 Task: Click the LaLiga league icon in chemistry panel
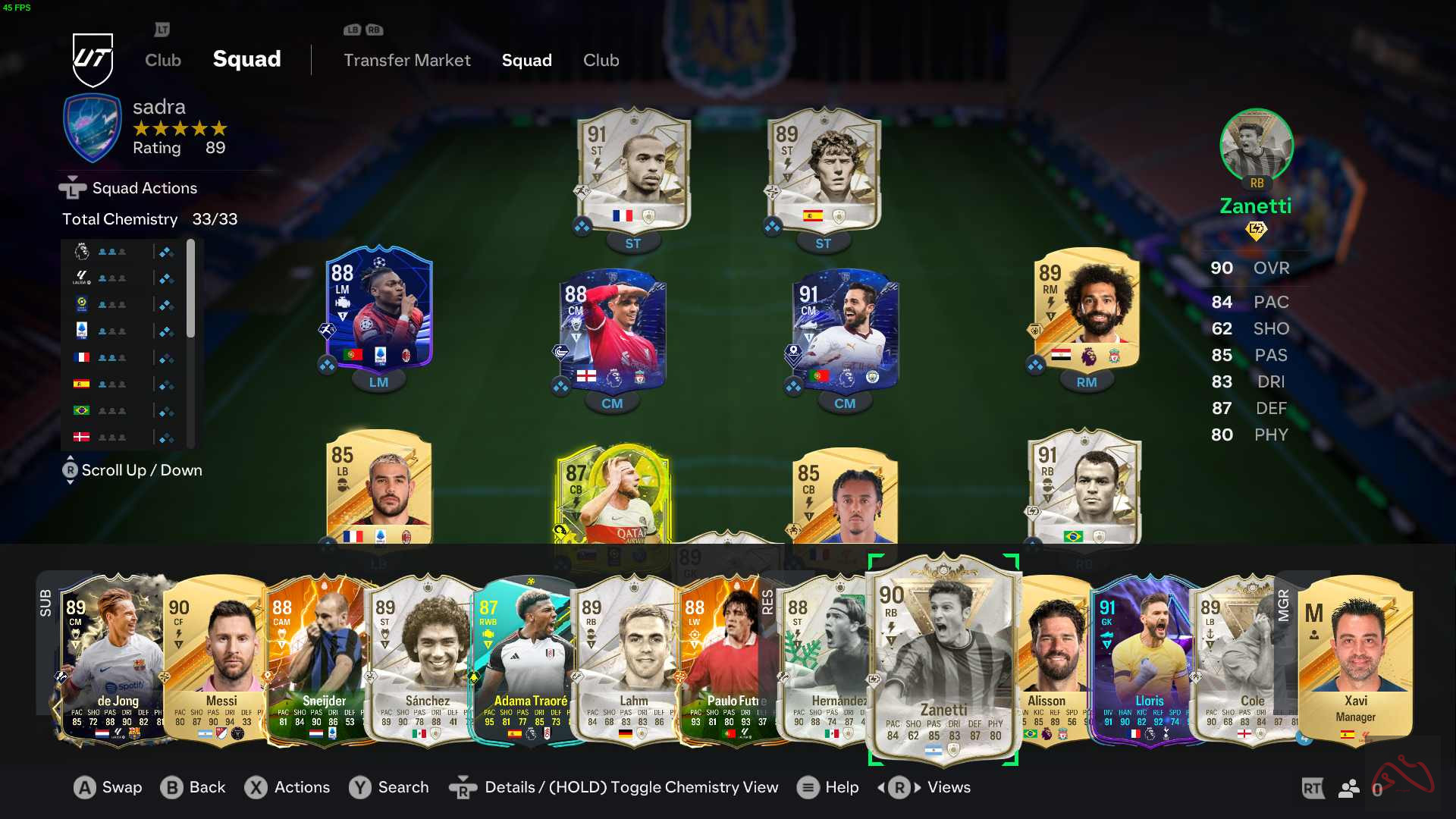click(x=81, y=278)
